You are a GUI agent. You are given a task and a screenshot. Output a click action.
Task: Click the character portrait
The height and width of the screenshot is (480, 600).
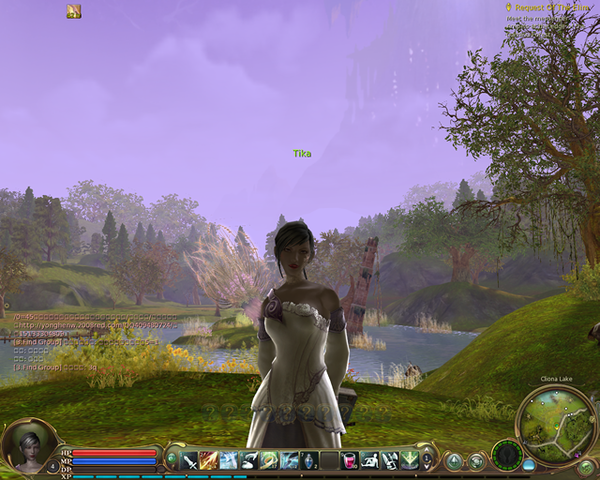click(x=24, y=446)
